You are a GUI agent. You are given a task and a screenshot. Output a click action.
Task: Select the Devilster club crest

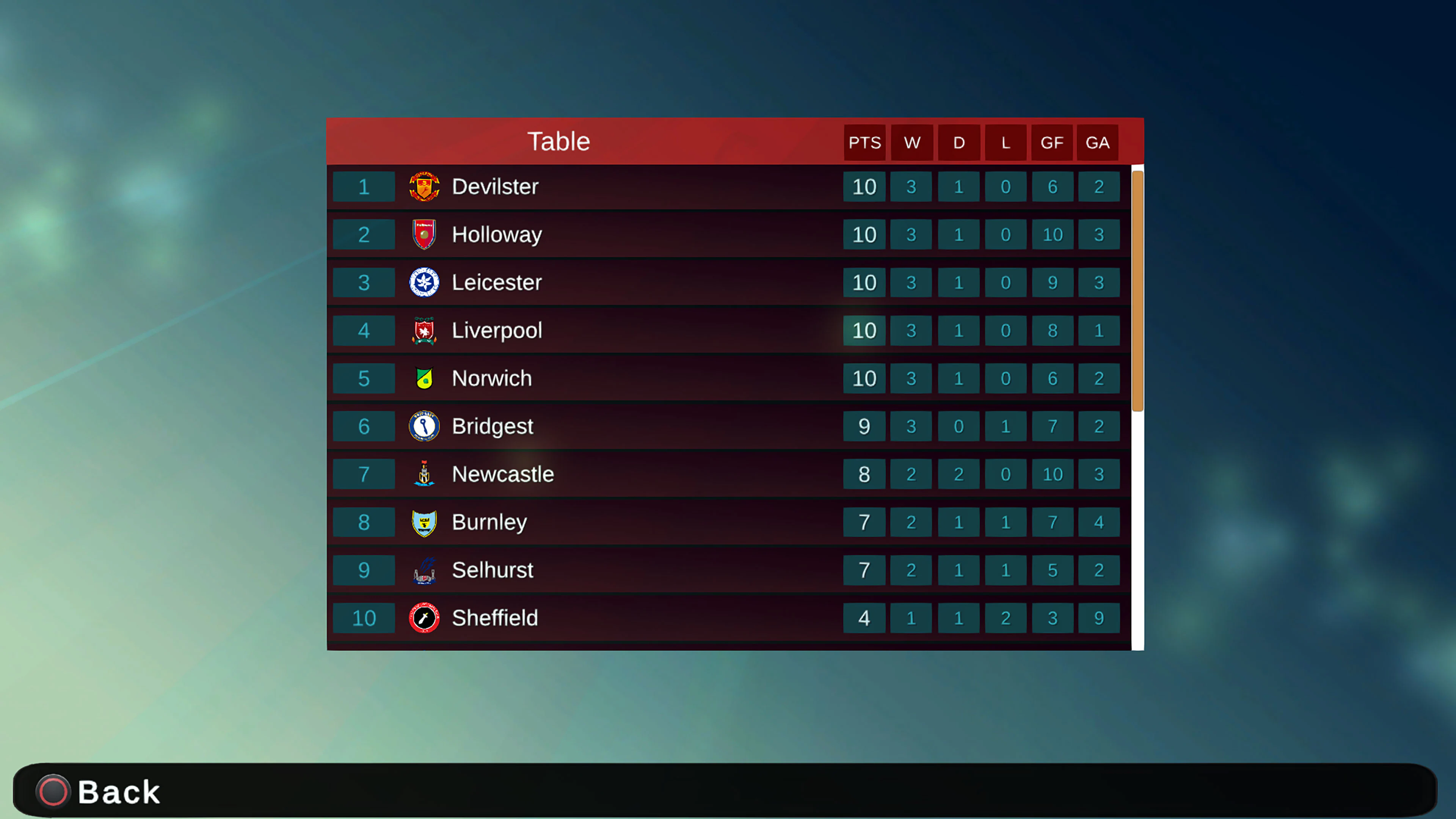pyautogui.click(x=425, y=187)
